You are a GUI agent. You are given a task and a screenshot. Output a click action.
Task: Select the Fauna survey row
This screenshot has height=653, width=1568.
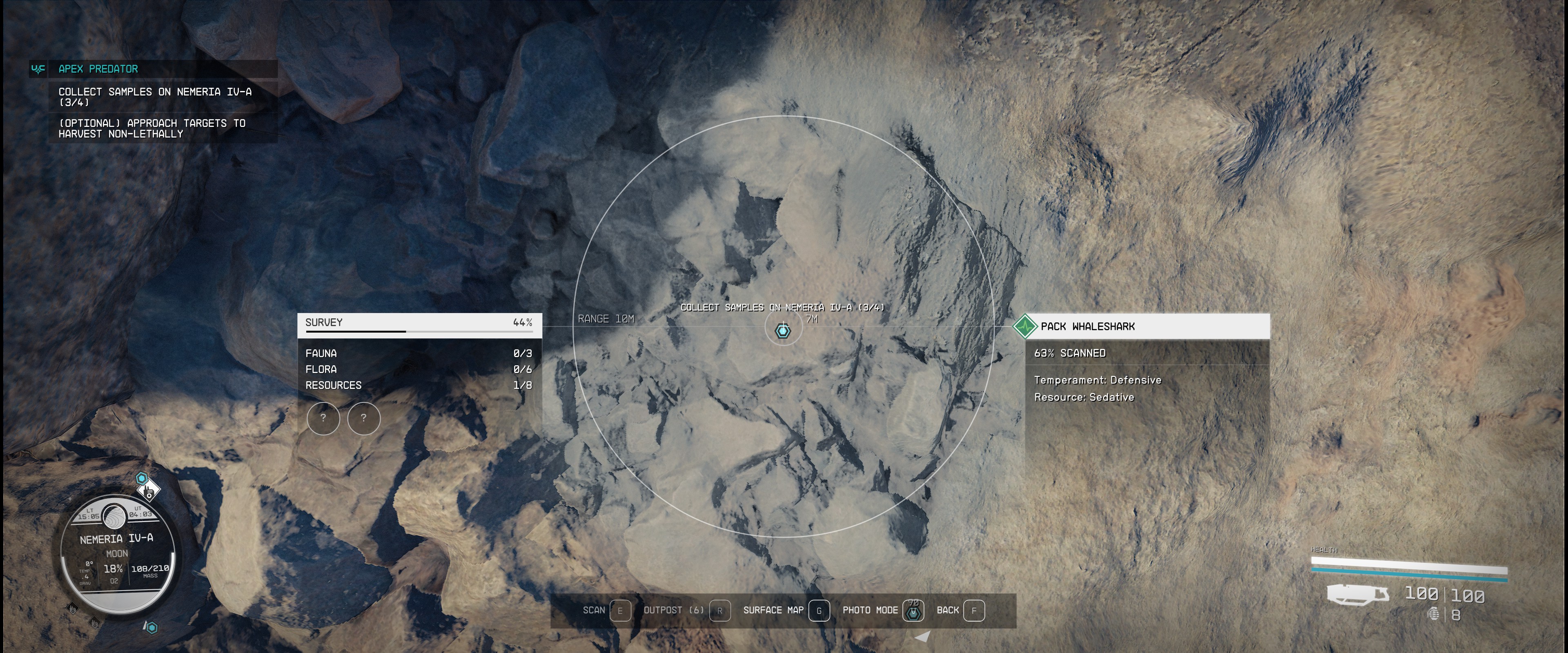[419, 353]
